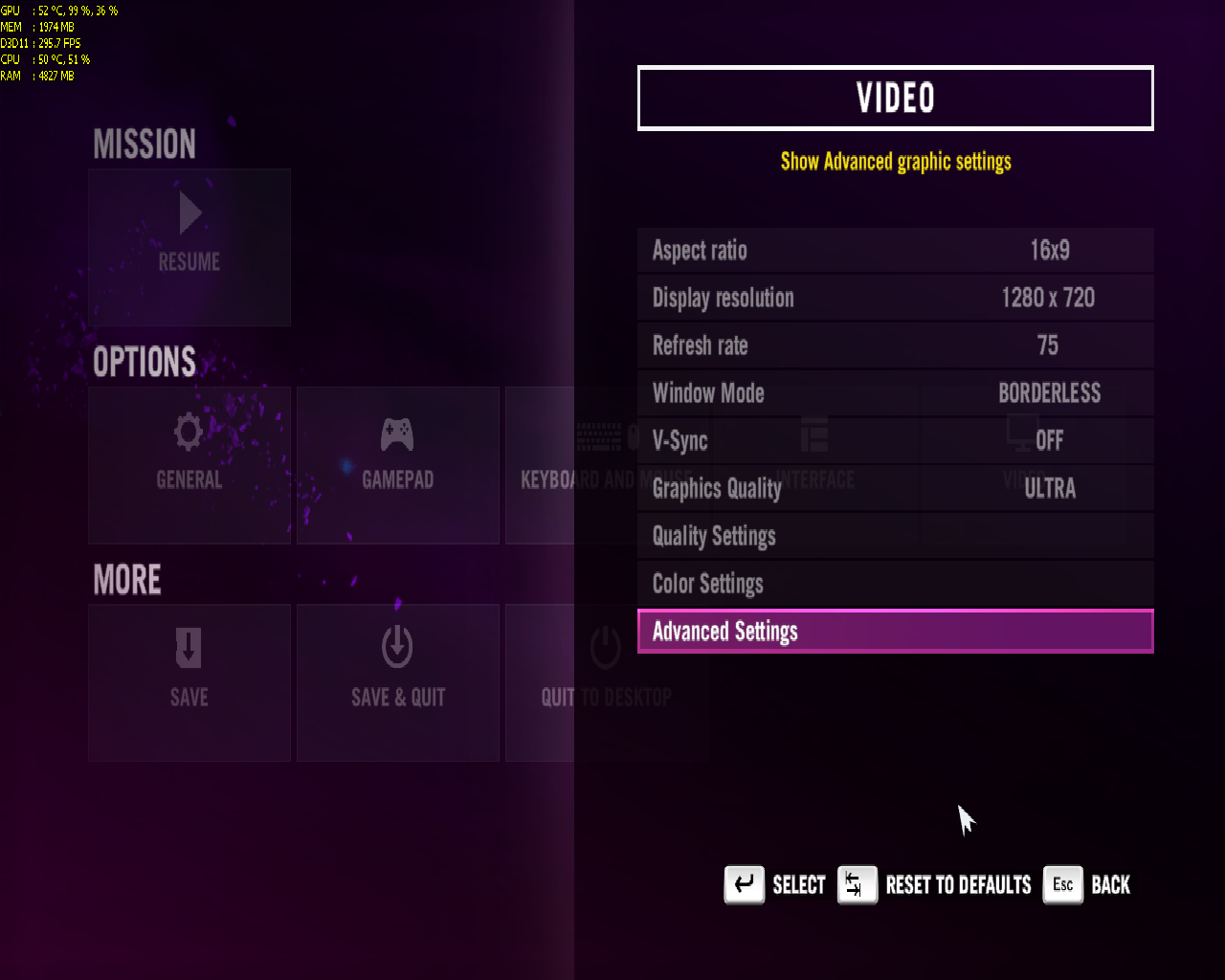Open the General options tile
Viewport: 1225px width, 980px height.
(x=189, y=465)
